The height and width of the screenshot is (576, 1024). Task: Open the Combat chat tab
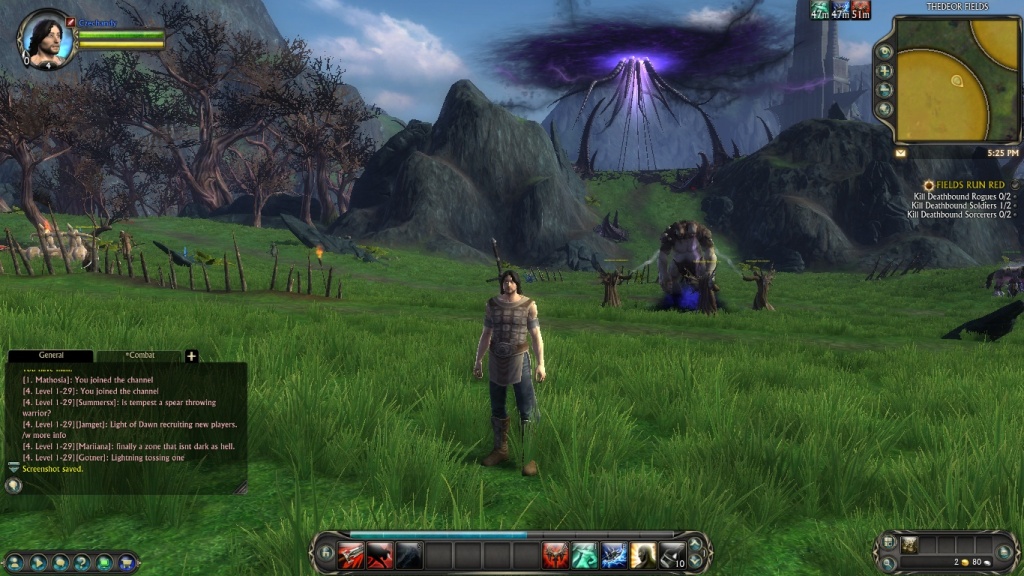(139, 356)
